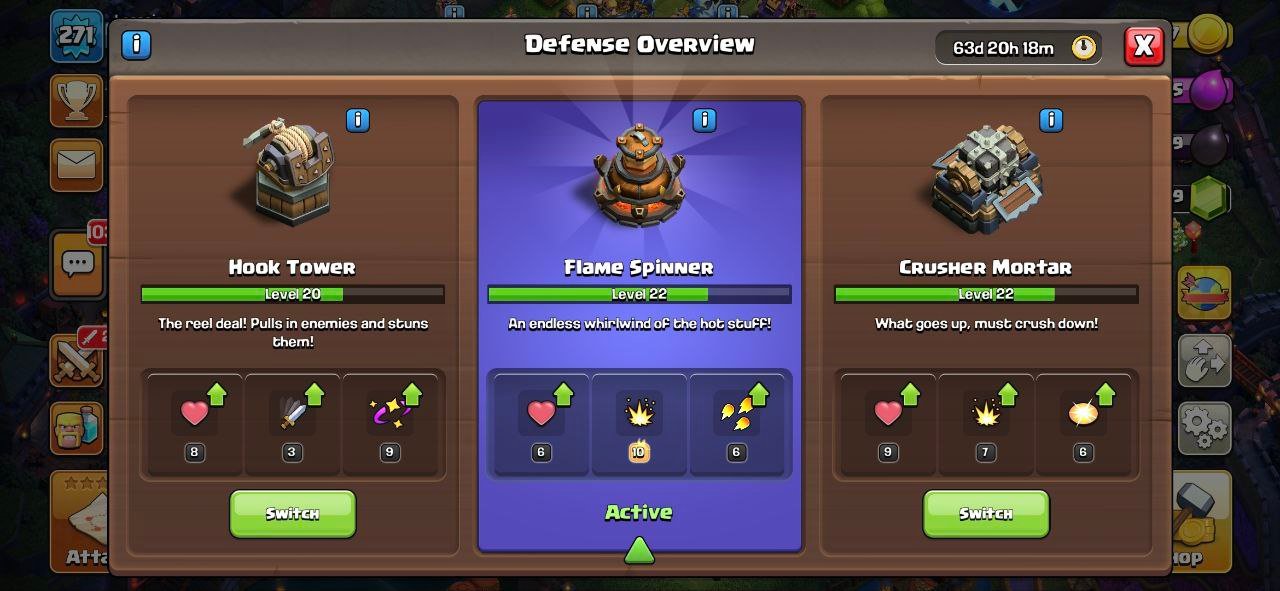This screenshot has height=591, width=1280.
Task: Select Flame Spinner maxed level 10 stat
Action: [x=639, y=420]
